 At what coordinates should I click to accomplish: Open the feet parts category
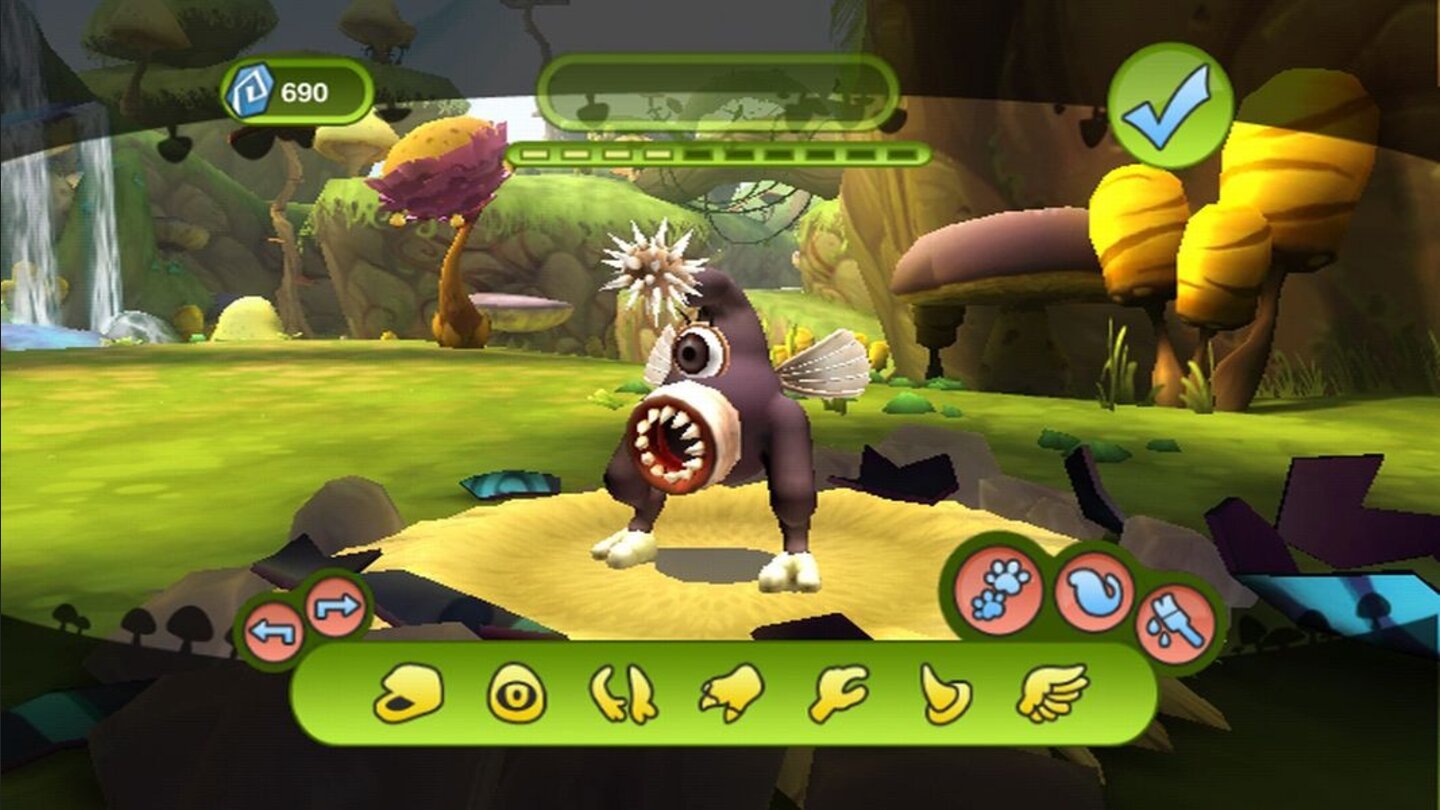[733, 700]
